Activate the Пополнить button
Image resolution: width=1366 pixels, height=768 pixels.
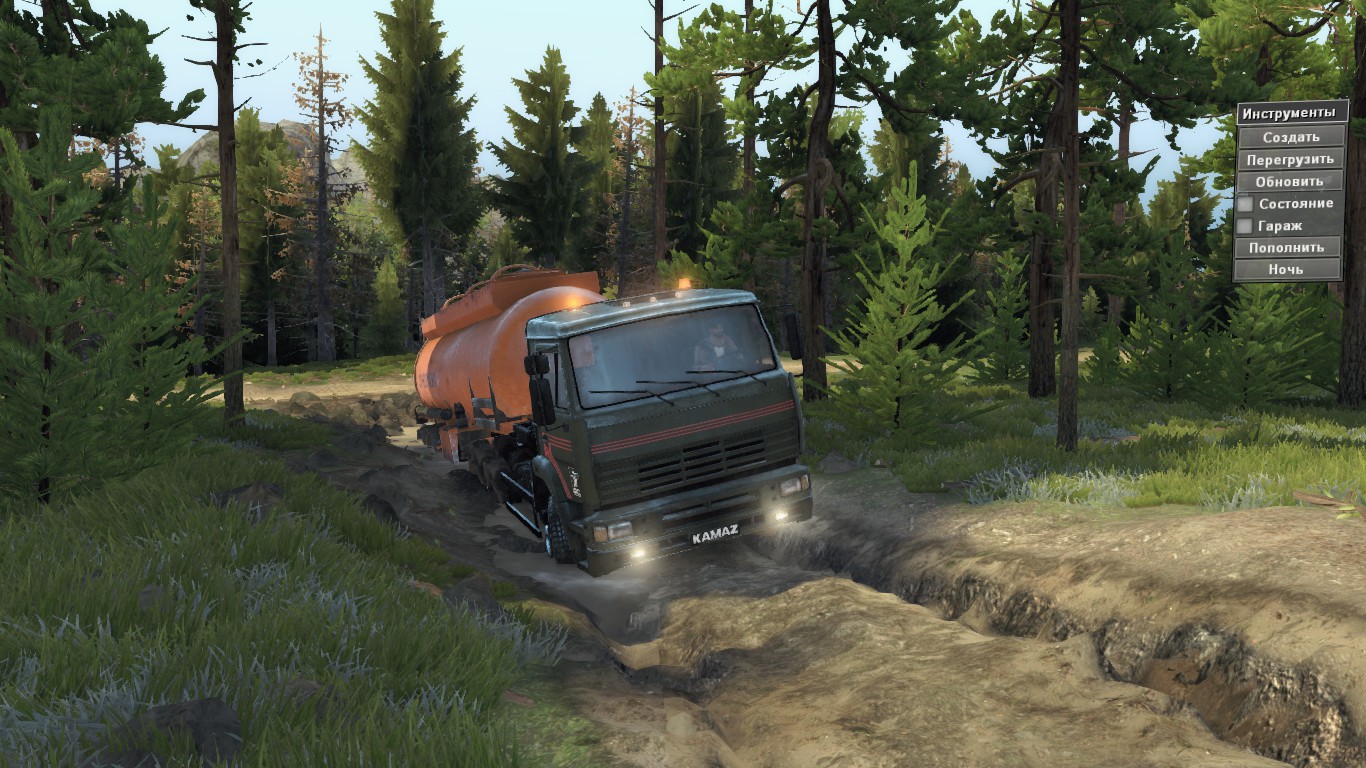pyautogui.click(x=1287, y=247)
